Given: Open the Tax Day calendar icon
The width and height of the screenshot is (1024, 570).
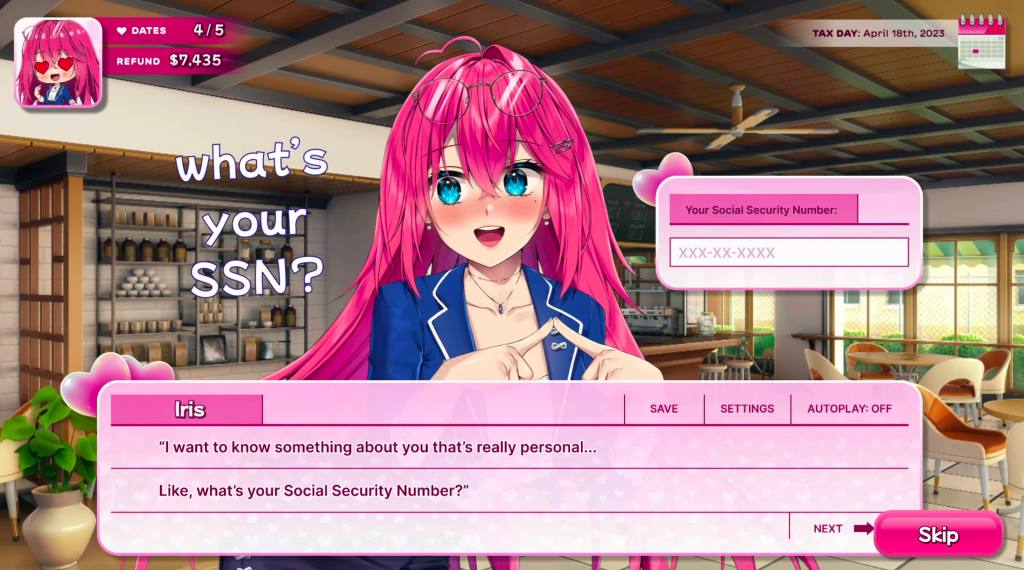Looking at the screenshot, I should pos(980,40).
